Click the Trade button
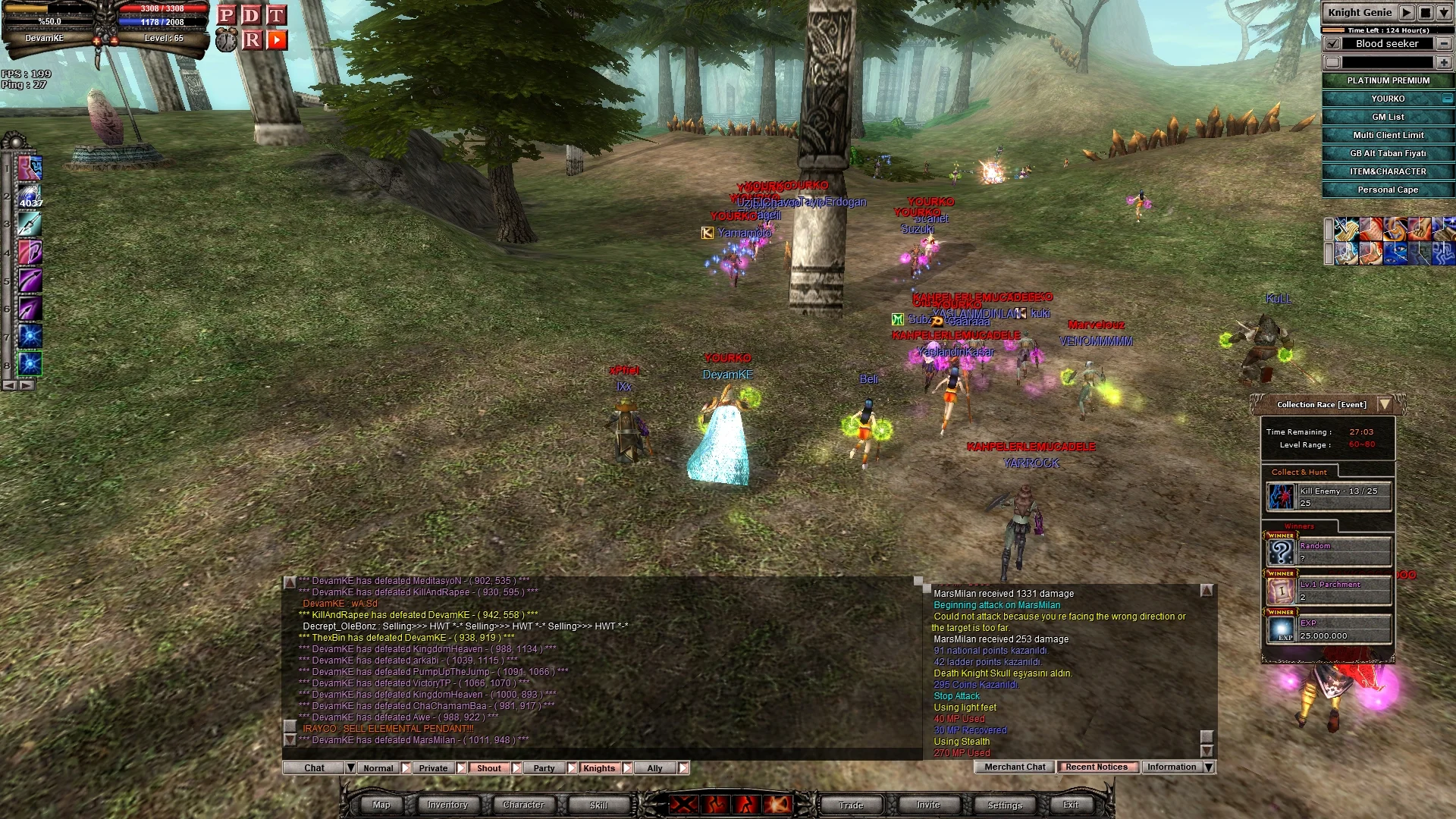 [851, 805]
